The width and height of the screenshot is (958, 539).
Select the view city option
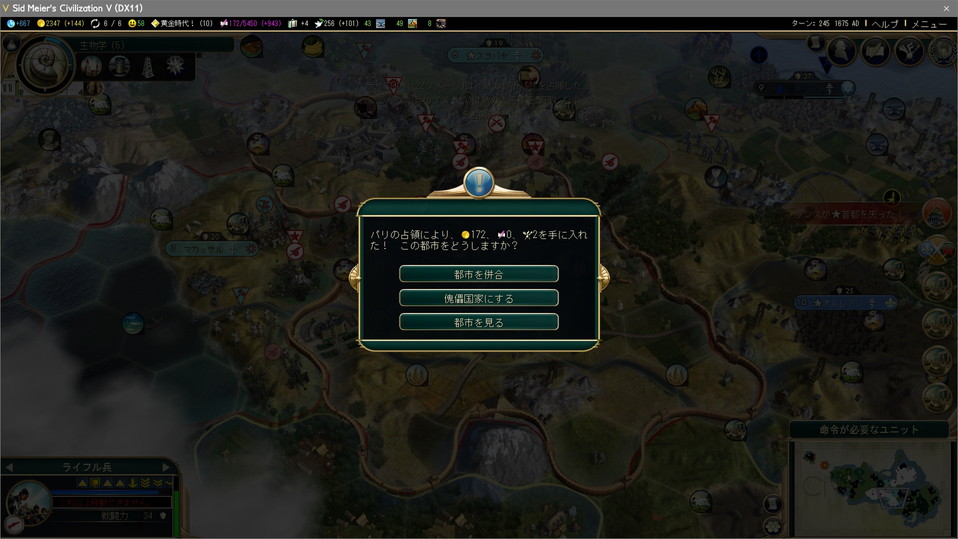pyautogui.click(x=478, y=322)
